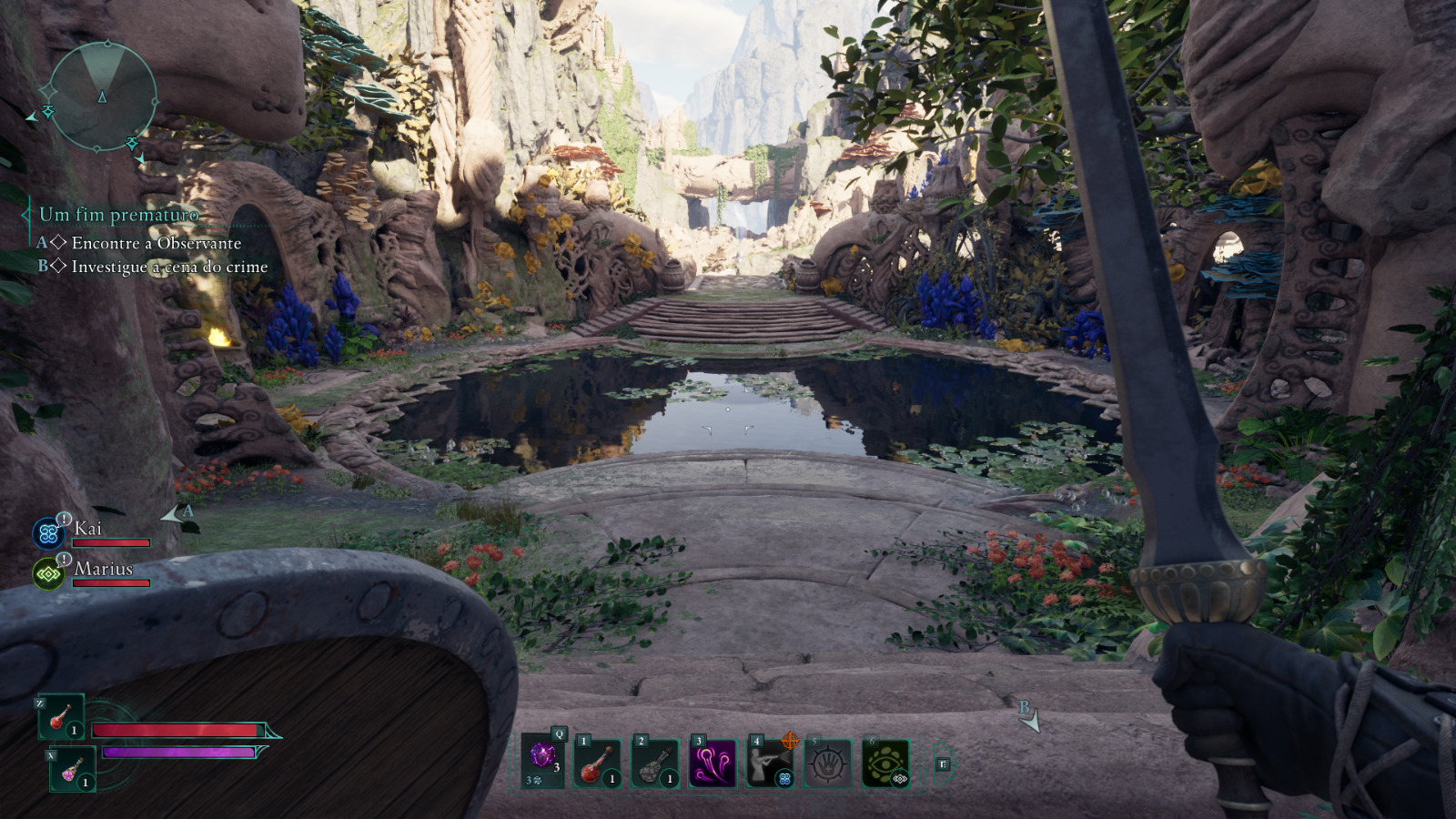Screen dimensions: 1456x819
Task: Open the circular minimap compass
Action: tap(102, 96)
